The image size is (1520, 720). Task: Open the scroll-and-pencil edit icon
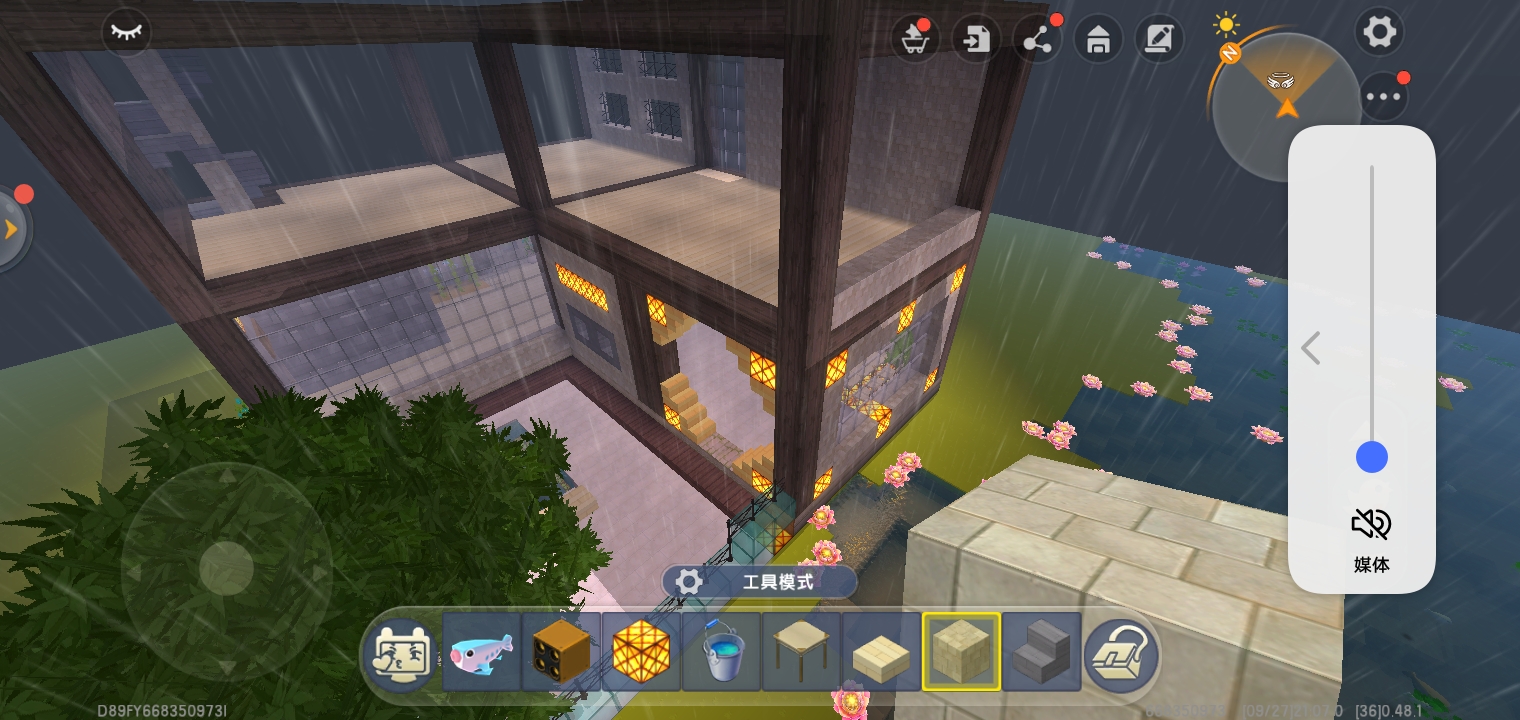coord(1159,41)
